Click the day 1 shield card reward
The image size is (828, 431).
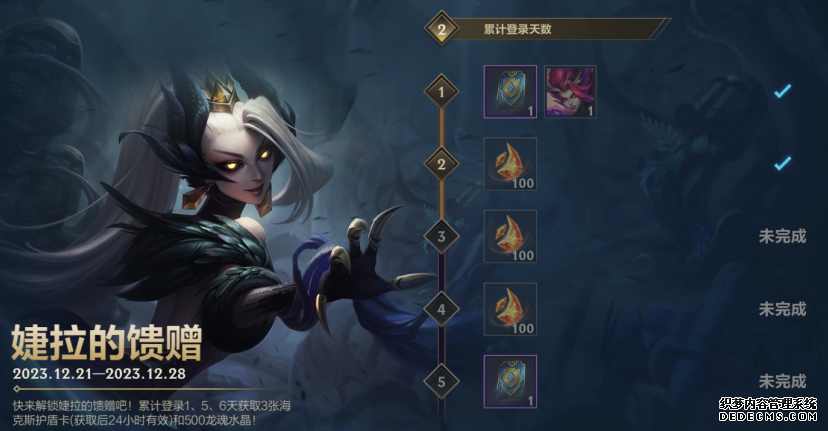coord(510,92)
